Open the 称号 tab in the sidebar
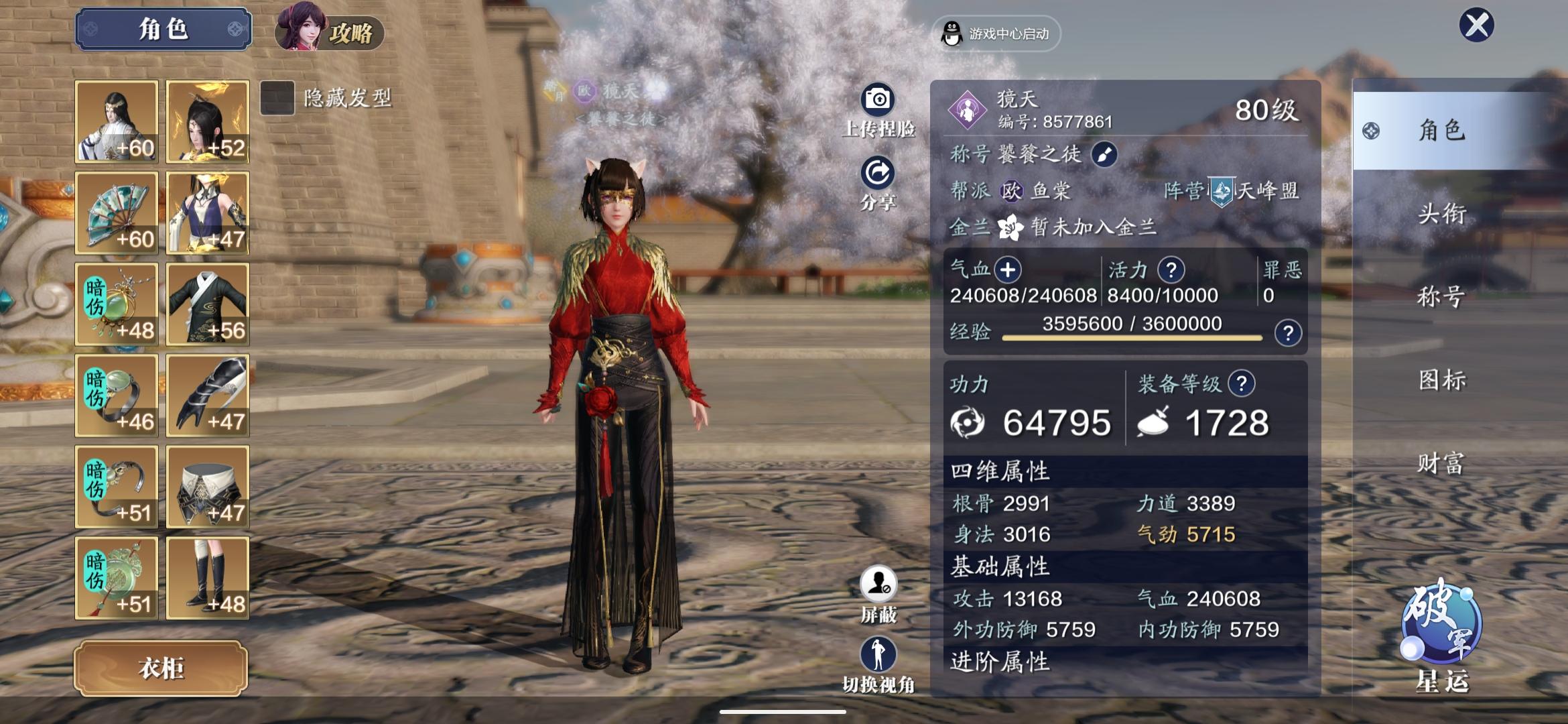The height and width of the screenshot is (724, 1568). point(1442,296)
